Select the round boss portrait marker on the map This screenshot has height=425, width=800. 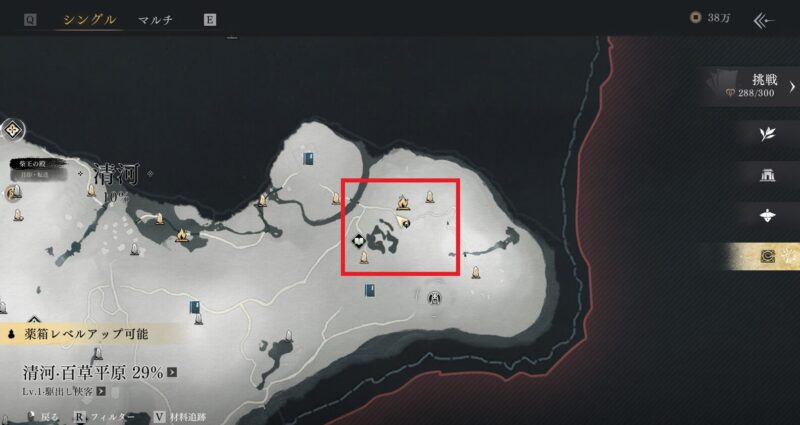435,296
